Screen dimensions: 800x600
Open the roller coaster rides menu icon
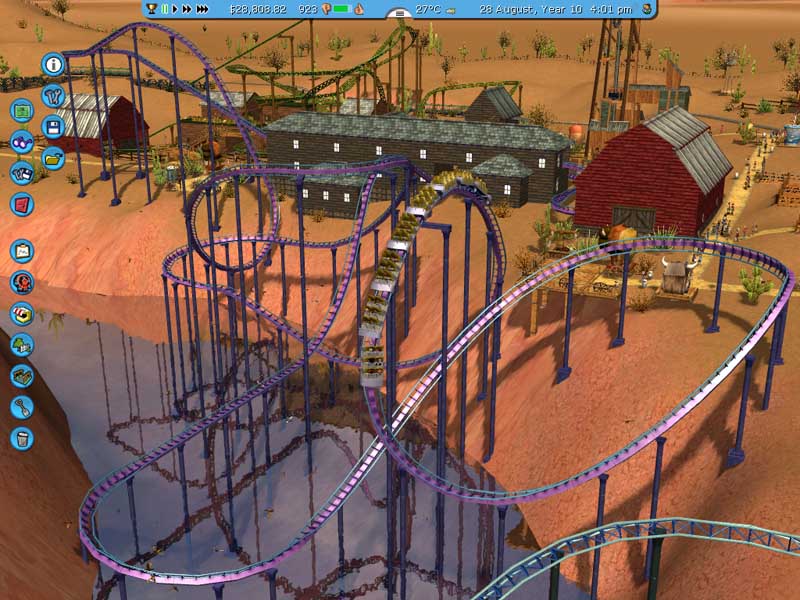(22, 282)
